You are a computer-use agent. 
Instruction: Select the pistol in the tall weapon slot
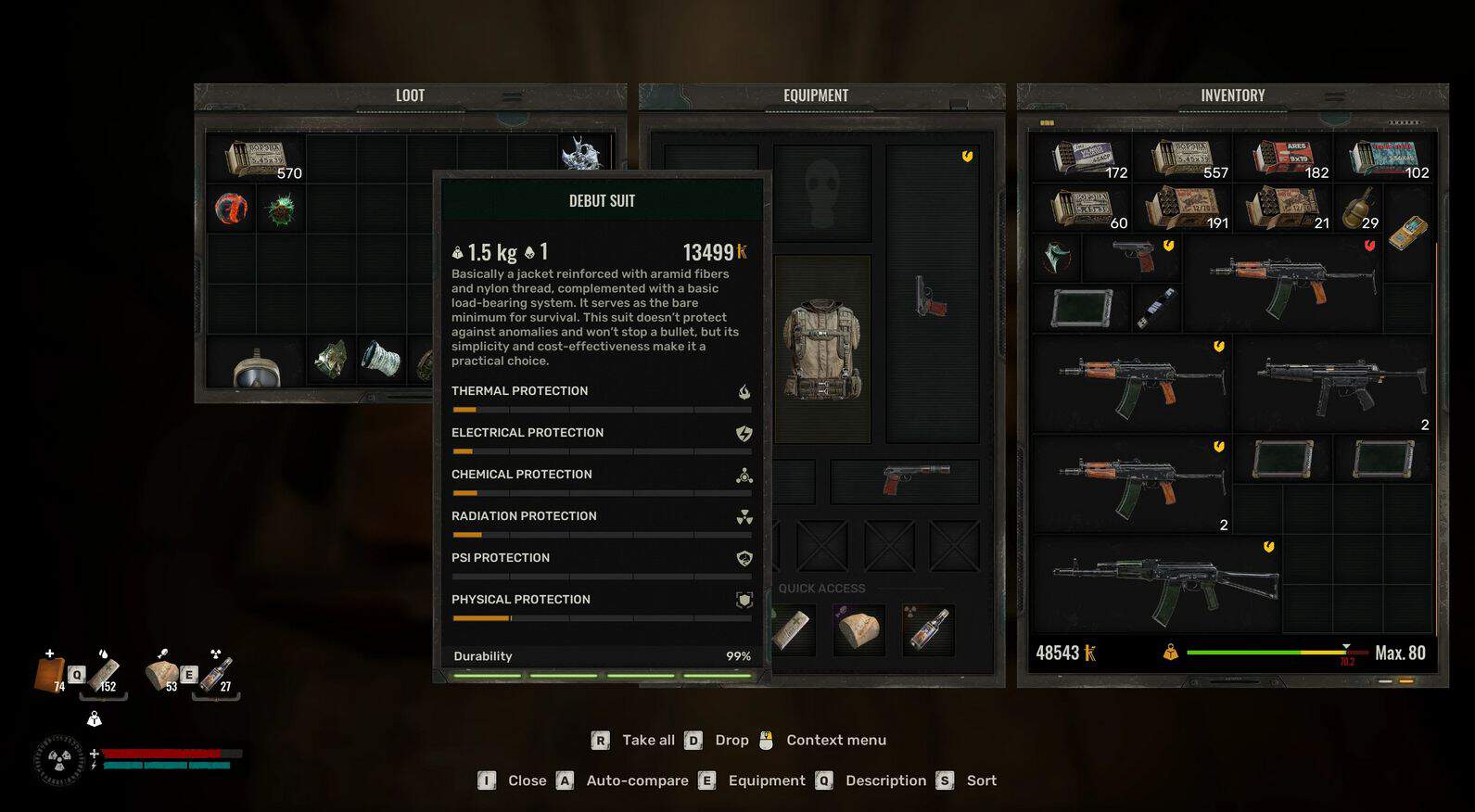[931, 296]
